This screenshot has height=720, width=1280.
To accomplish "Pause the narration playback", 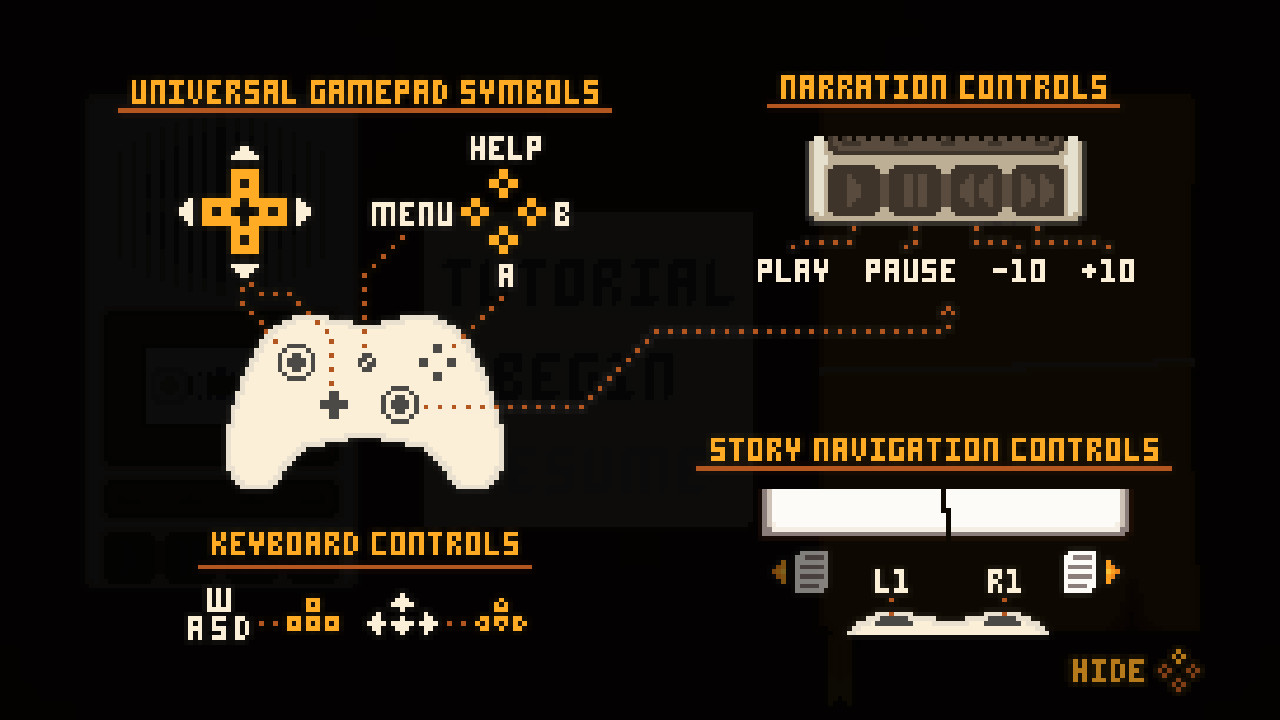I will (x=914, y=190).
